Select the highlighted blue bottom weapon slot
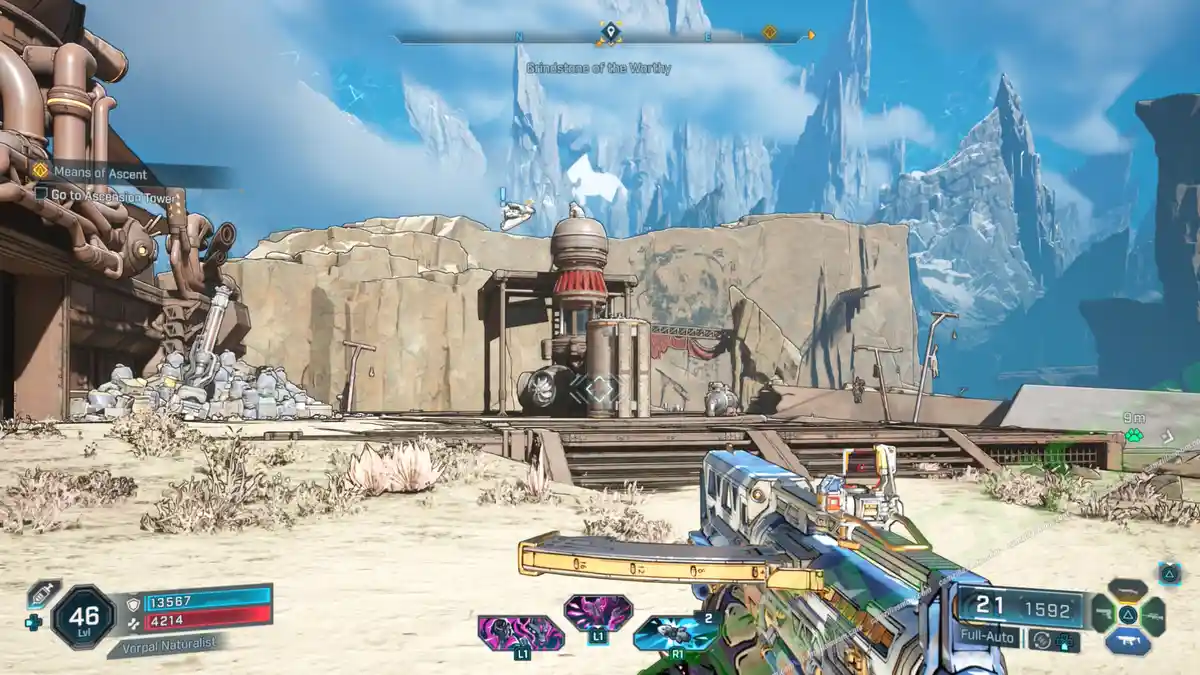The image size is (1200, 675). tap(1127, 642)
